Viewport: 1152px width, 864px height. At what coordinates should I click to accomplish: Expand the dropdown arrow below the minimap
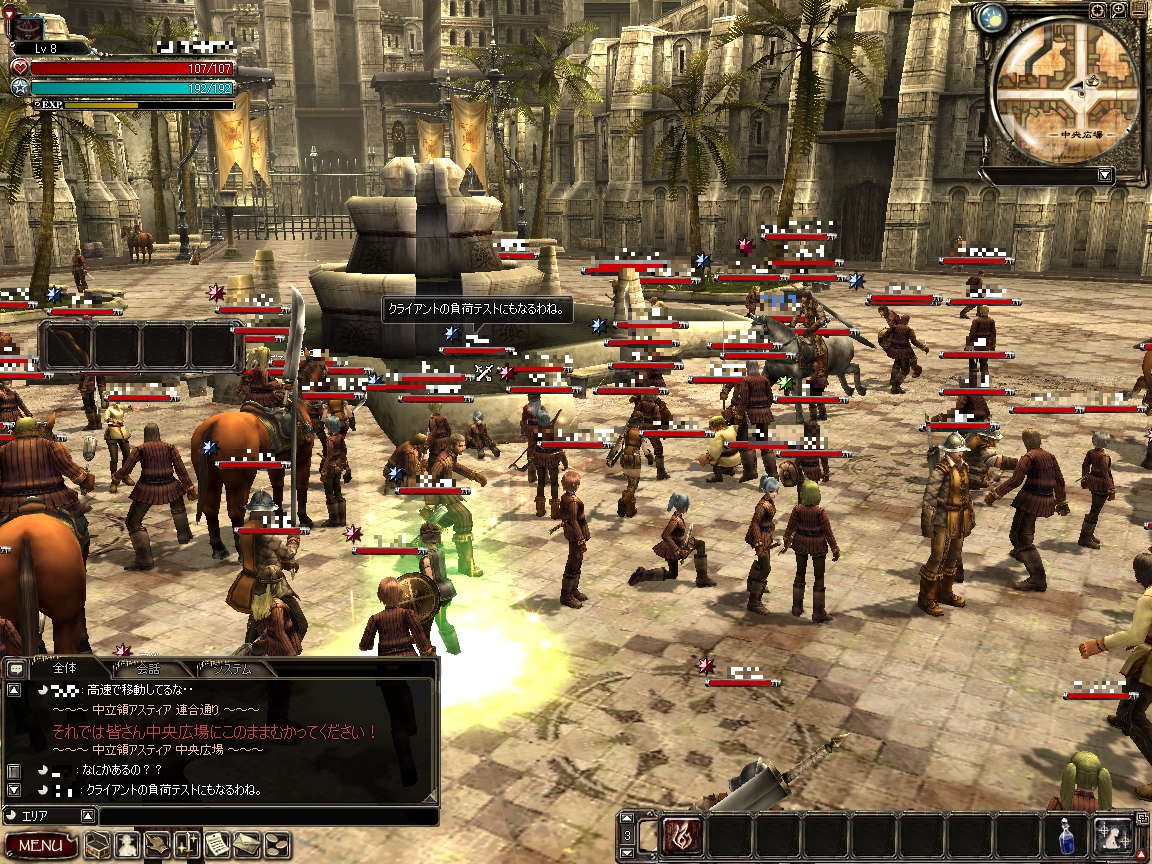pyautogui.click(x=1104, y=175)
